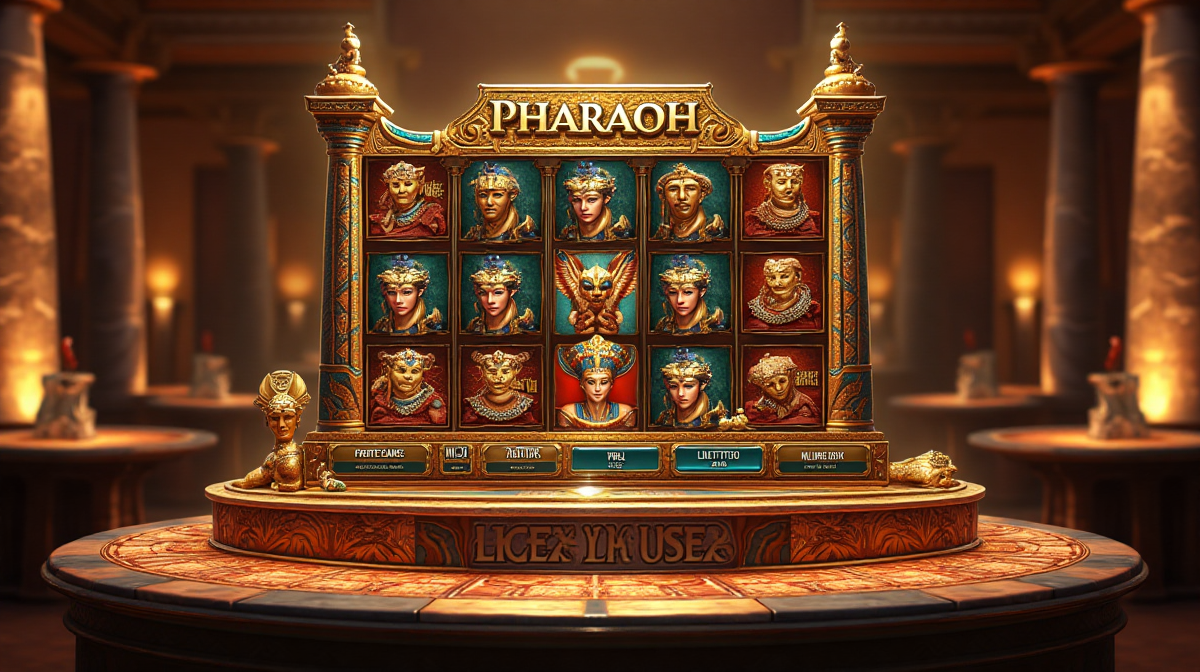Screen dimensions: 1200x672
Task: Hit the teal VIILI button
Action: [615, 459]
